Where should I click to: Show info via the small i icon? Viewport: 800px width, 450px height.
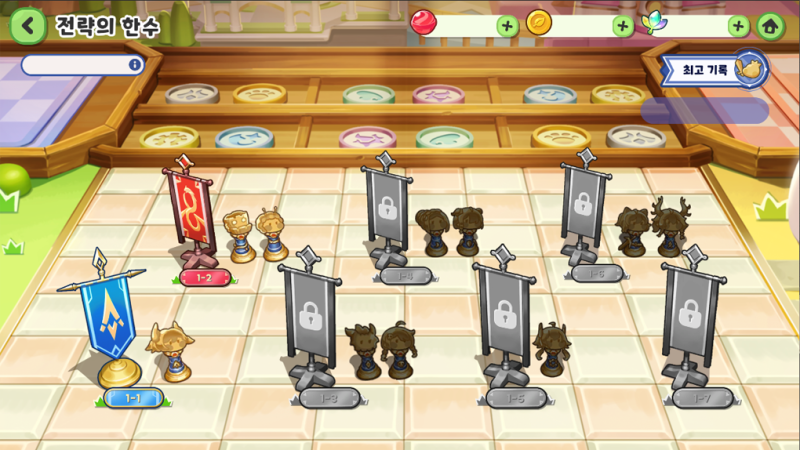tap(135, 65)
